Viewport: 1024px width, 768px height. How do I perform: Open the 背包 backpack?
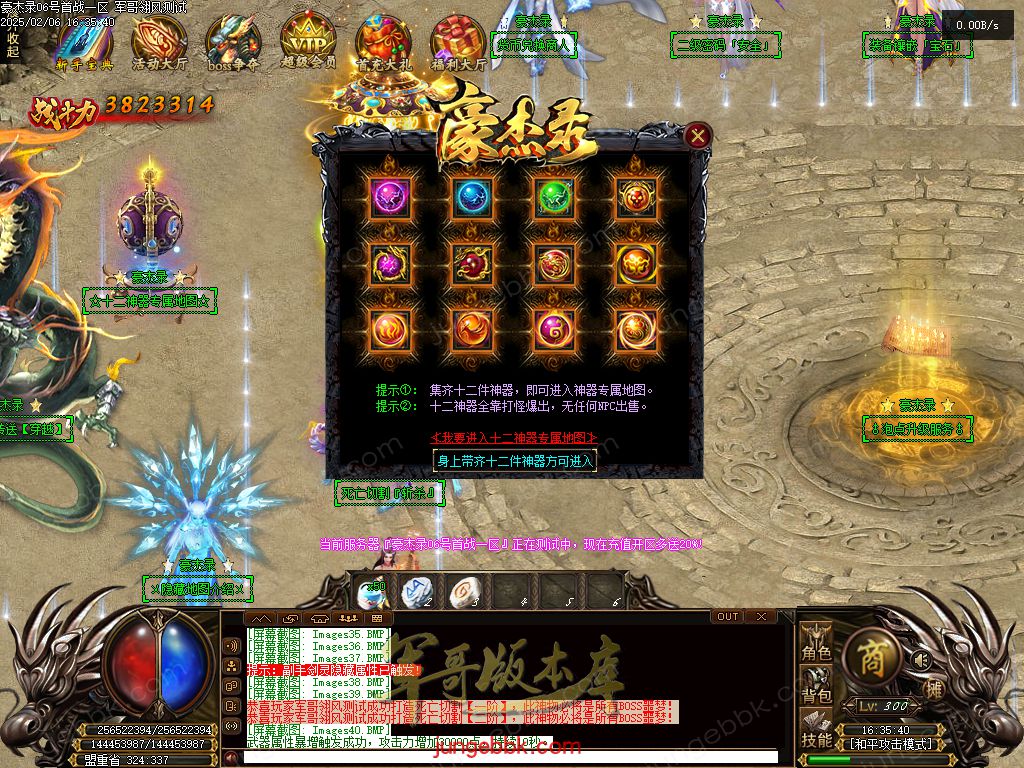click(816, 690)
